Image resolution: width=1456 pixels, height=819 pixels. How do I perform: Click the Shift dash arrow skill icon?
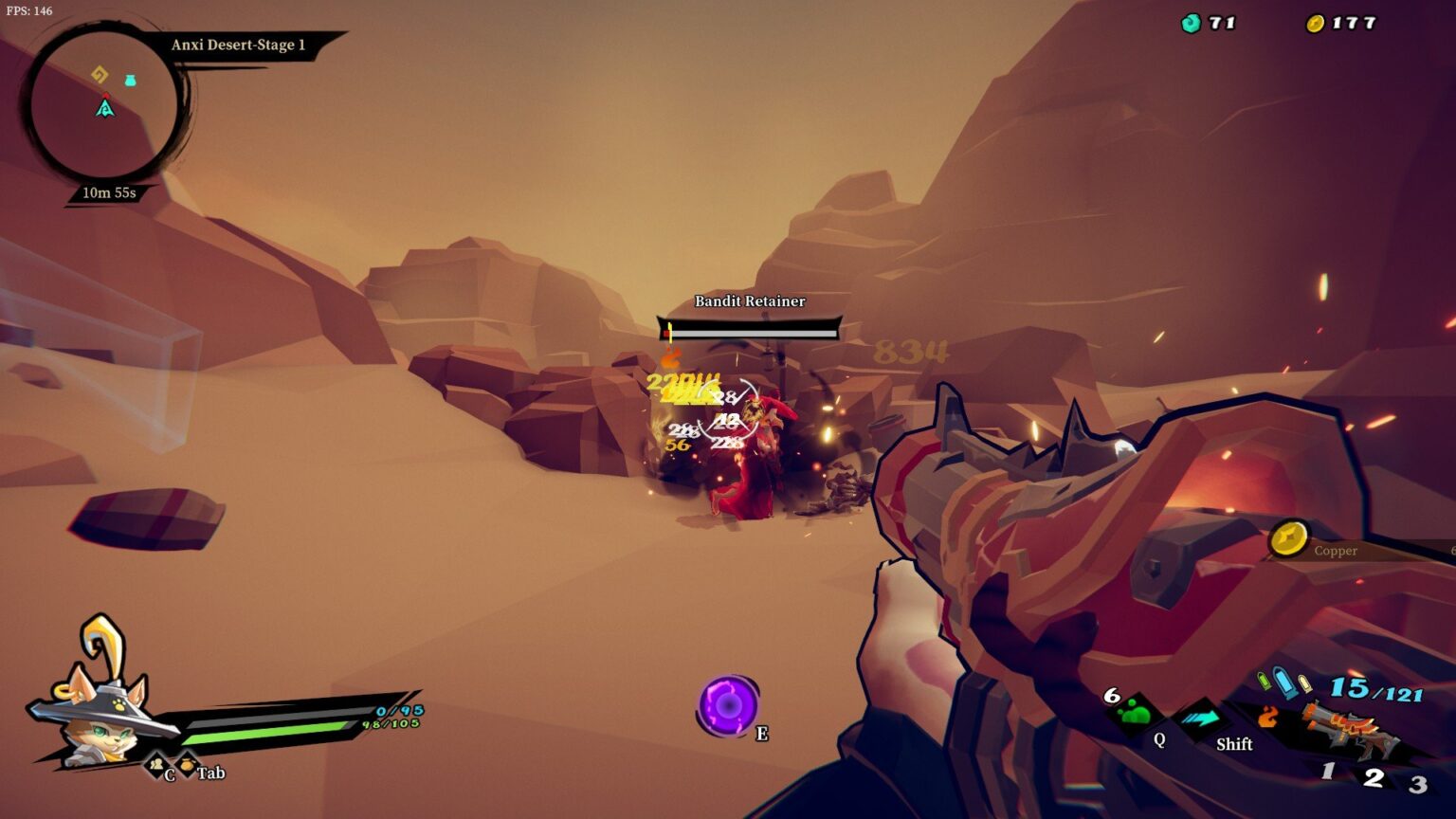point(1198,719)
